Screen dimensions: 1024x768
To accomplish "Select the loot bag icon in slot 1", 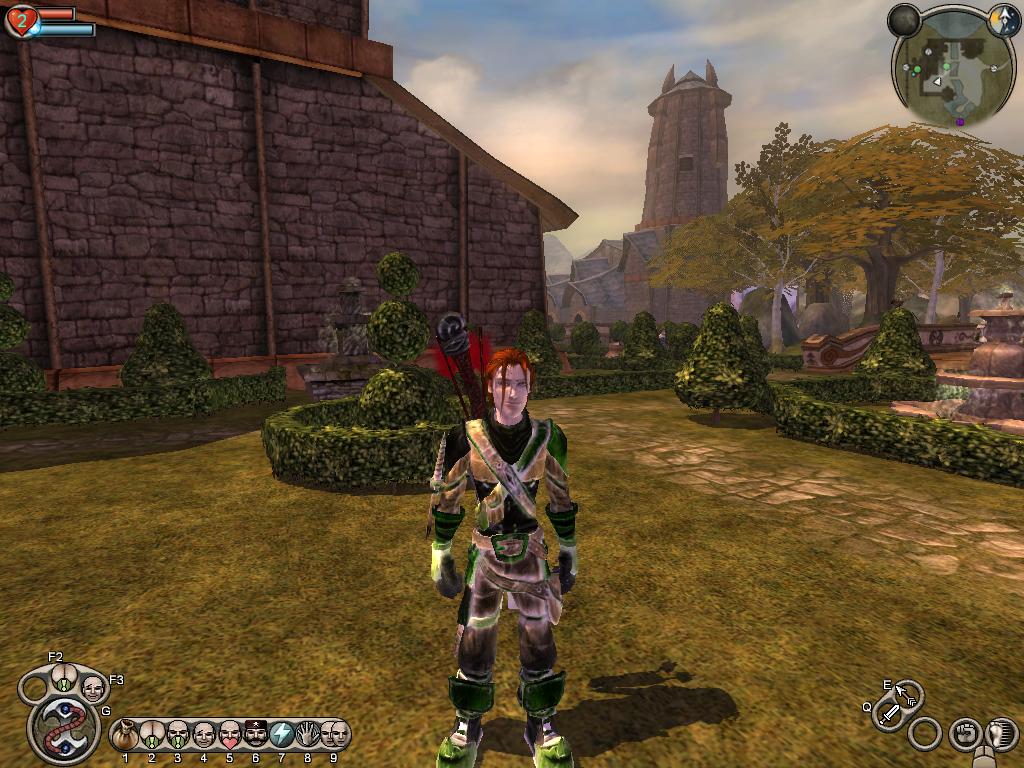I will tap(126, 736).
